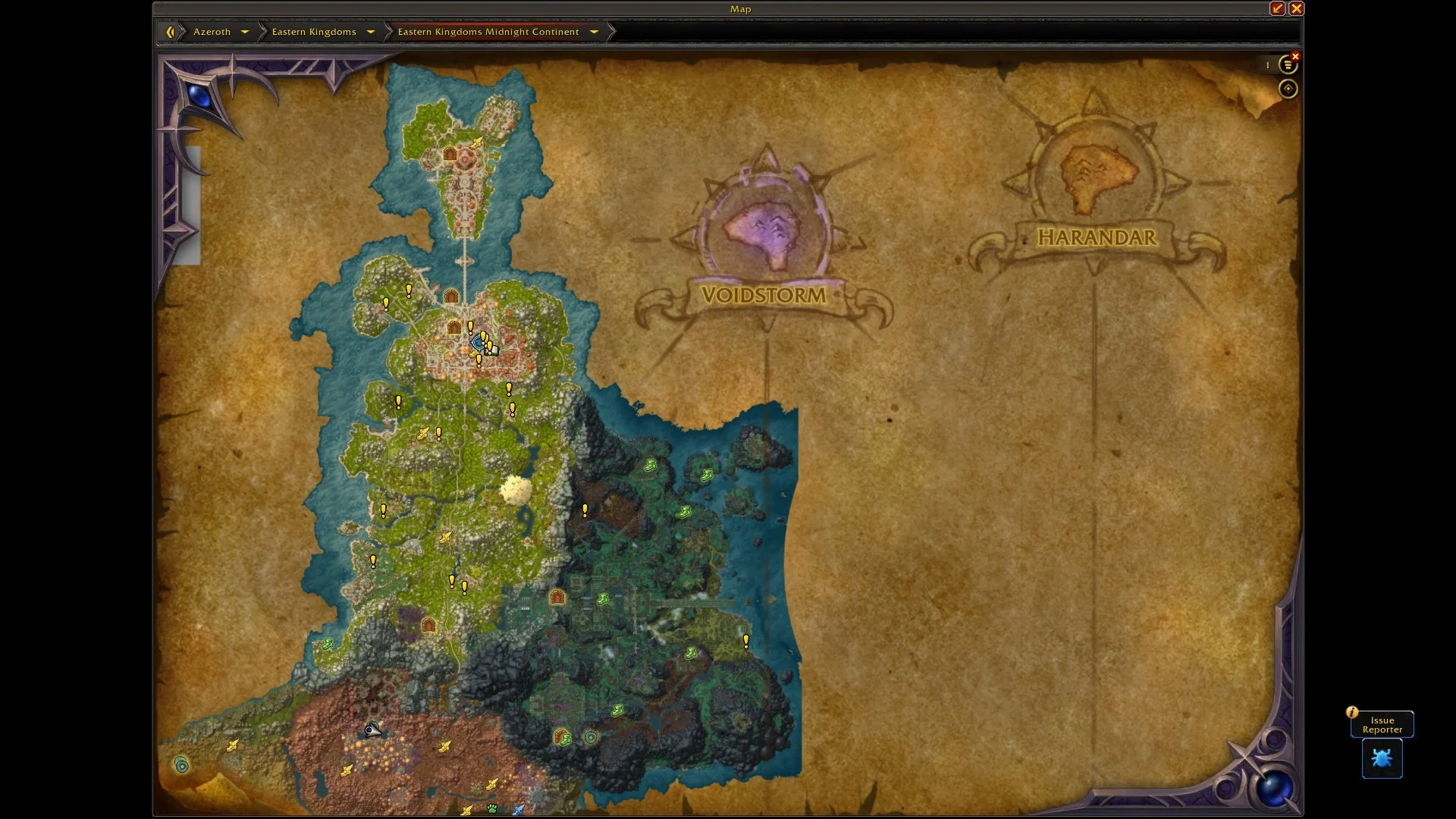Image resolution: width=1456 pixels, height=819 pixels.
Task: Close the map window with the red X
Action: pos(1298,8)
